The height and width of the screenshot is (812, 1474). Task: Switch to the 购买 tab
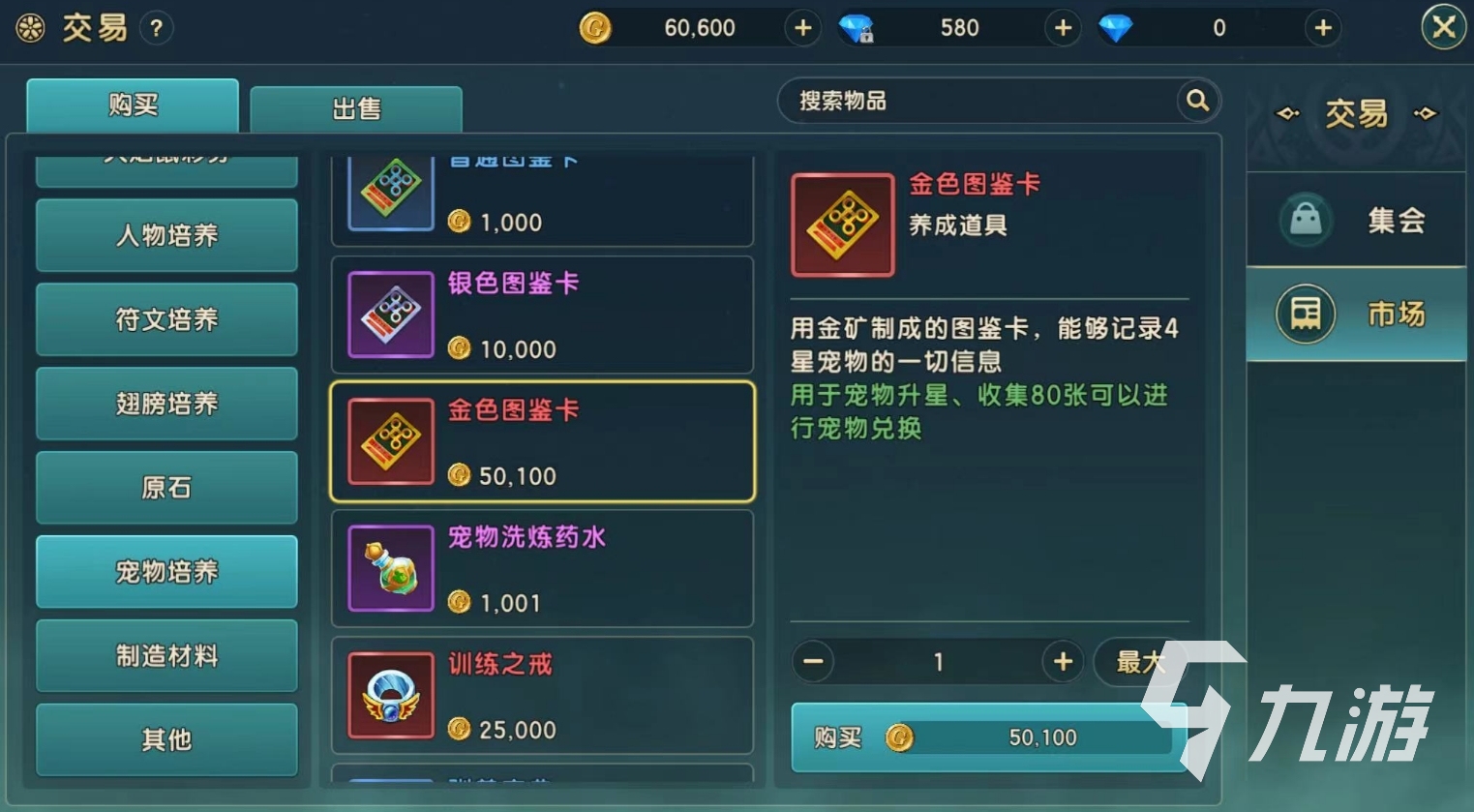click(131, 105)
